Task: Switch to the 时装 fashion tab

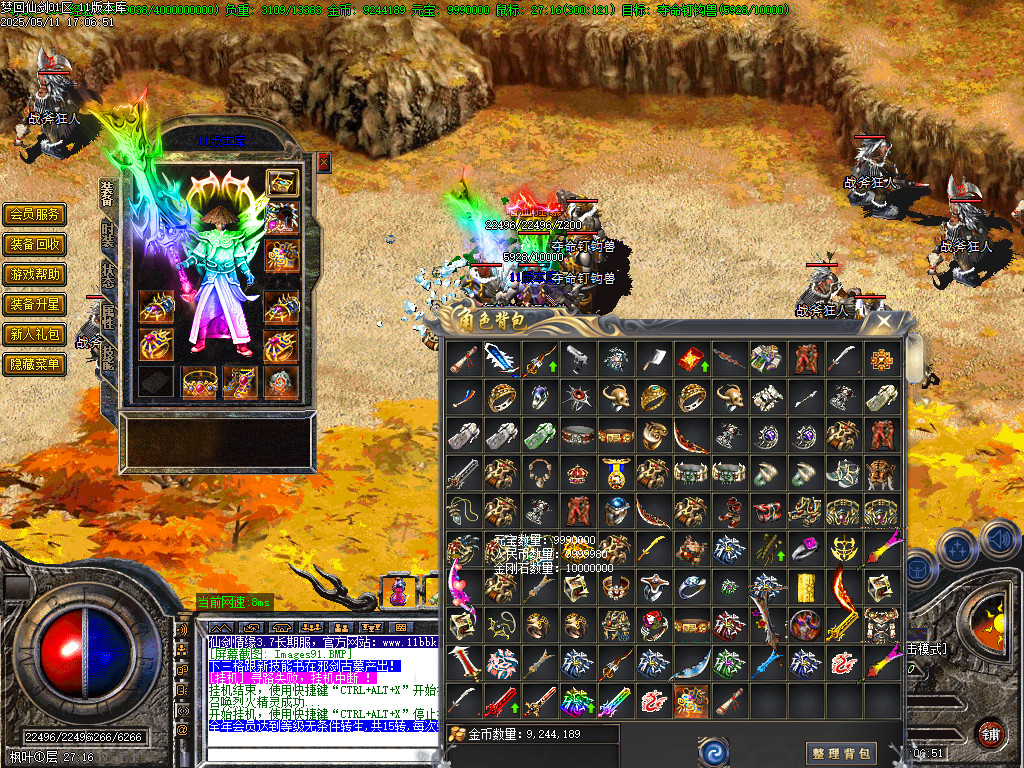Action: point(108,235)
